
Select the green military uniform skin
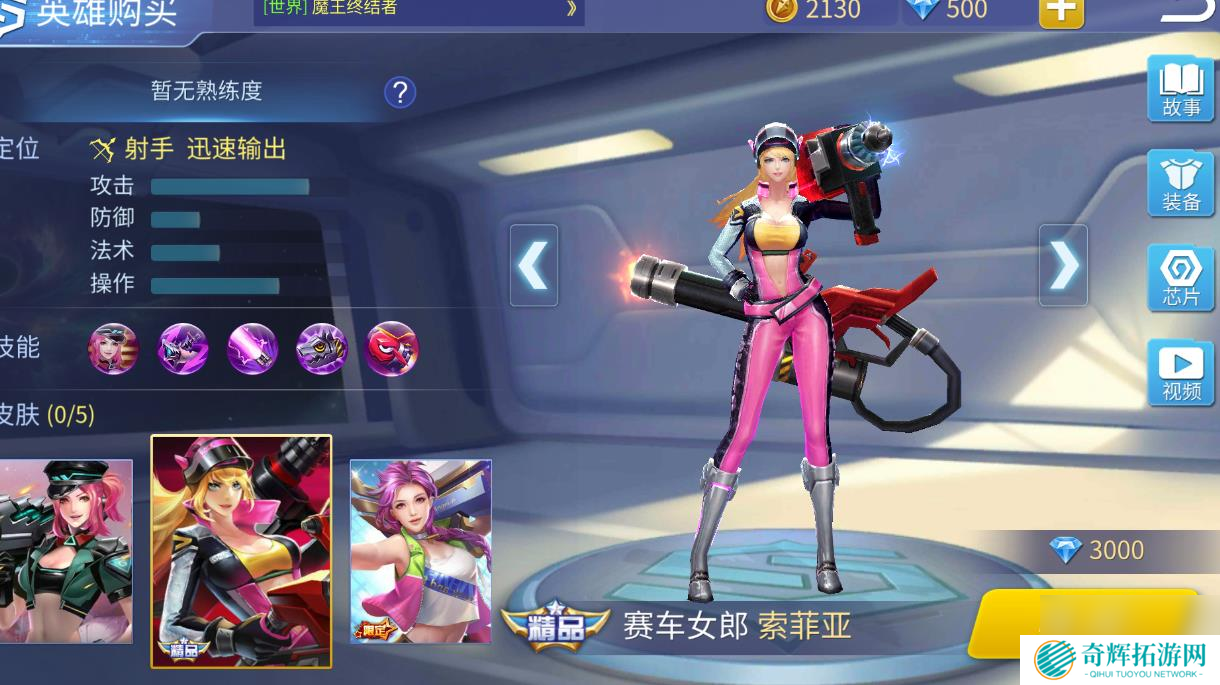pyautogui.click(x=66, y=550)
